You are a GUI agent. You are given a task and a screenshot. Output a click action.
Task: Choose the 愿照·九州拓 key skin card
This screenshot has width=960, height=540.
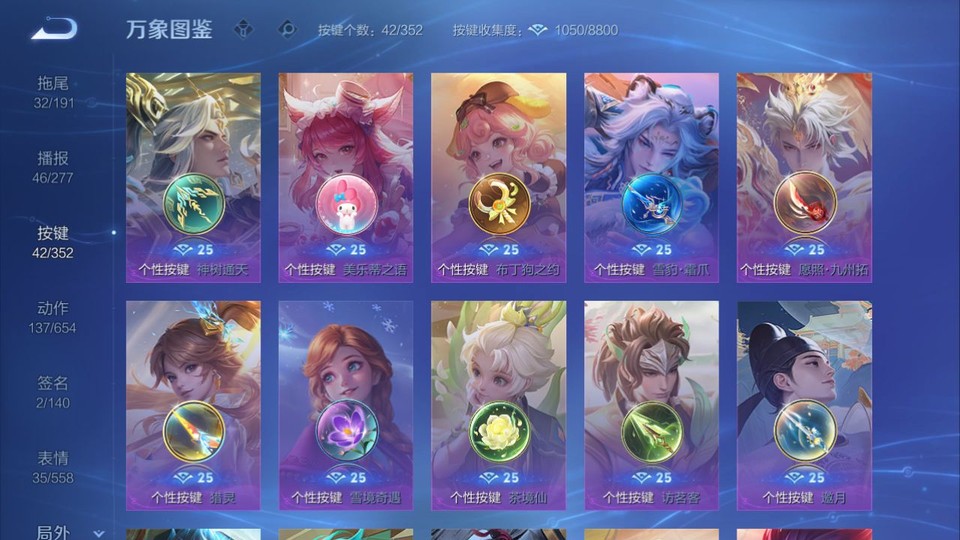[804, 177]
